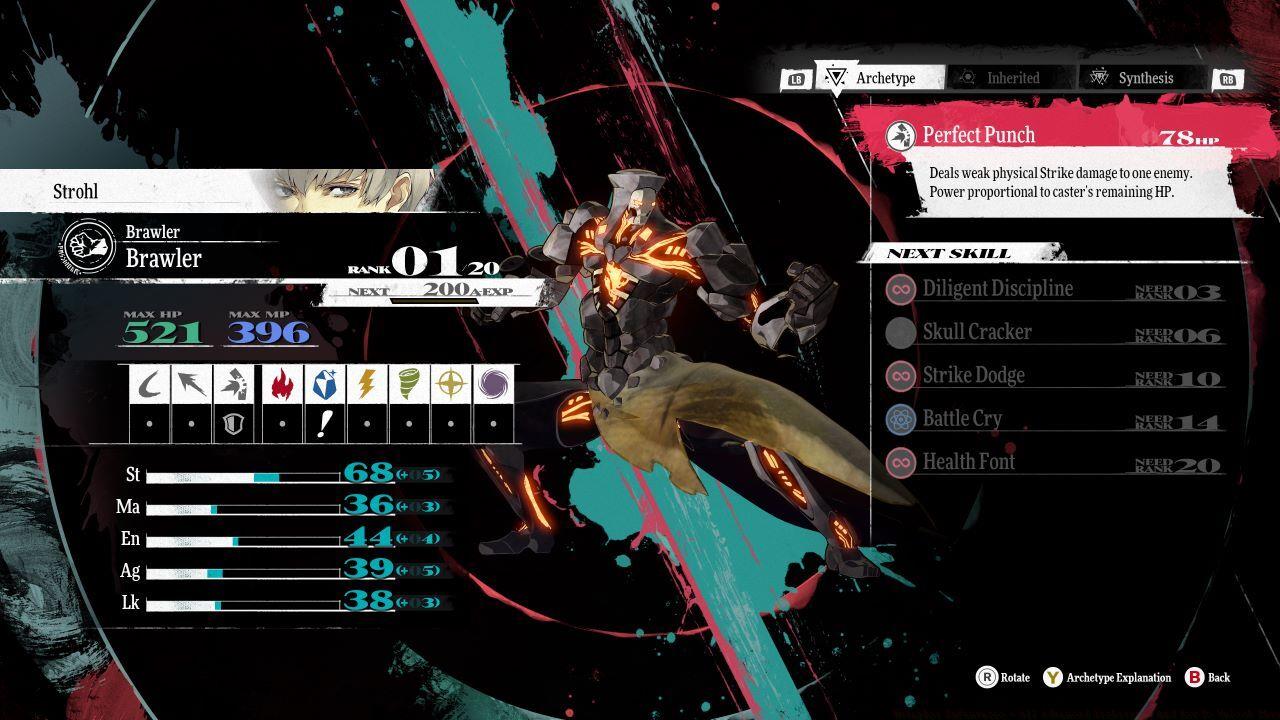Select the Fire affinity icon
Image resolution: width=1280 pixels, height=720 pixels.
tap(284, 383)
